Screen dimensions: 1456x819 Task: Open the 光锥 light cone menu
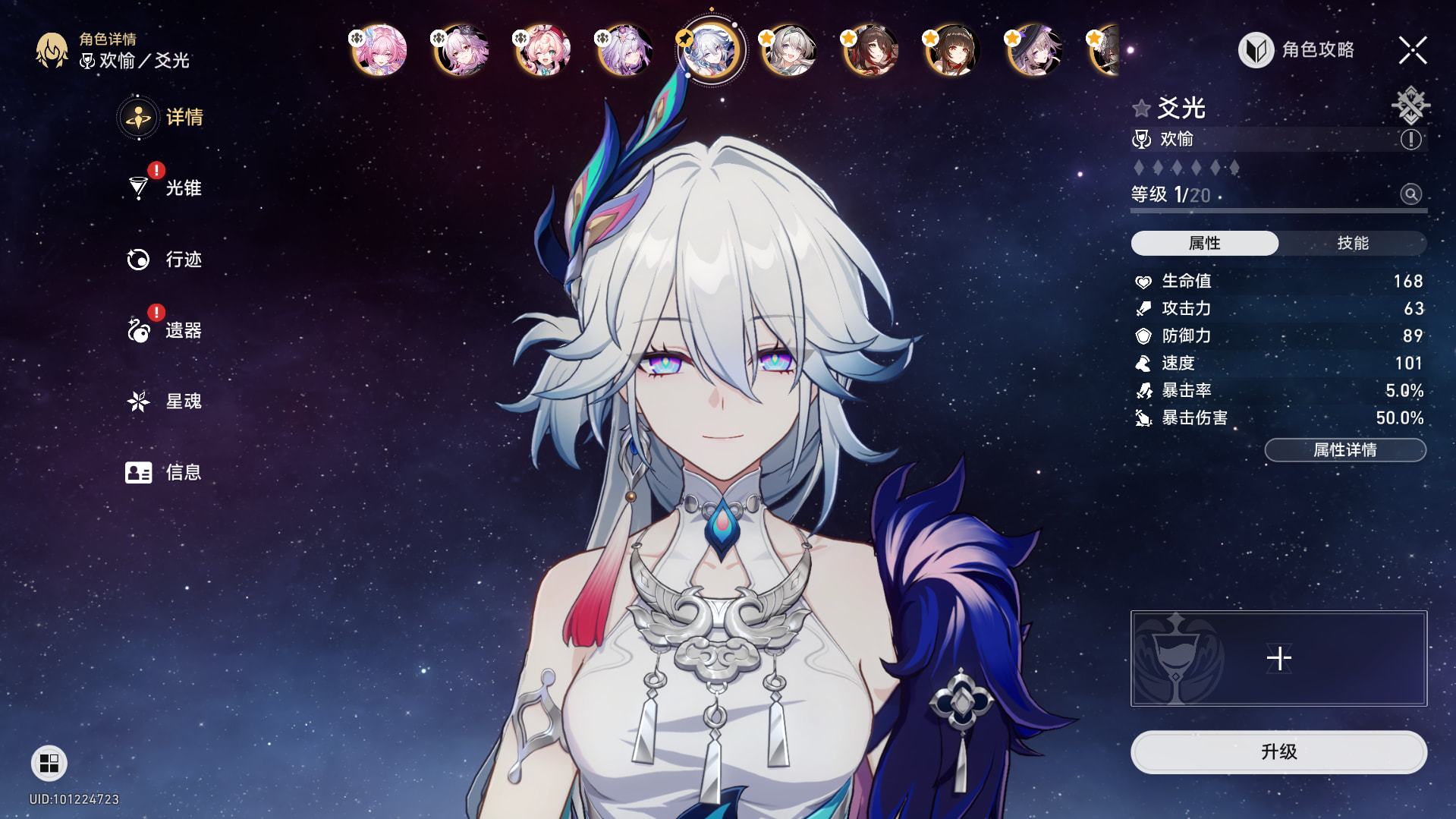point(165,188)
